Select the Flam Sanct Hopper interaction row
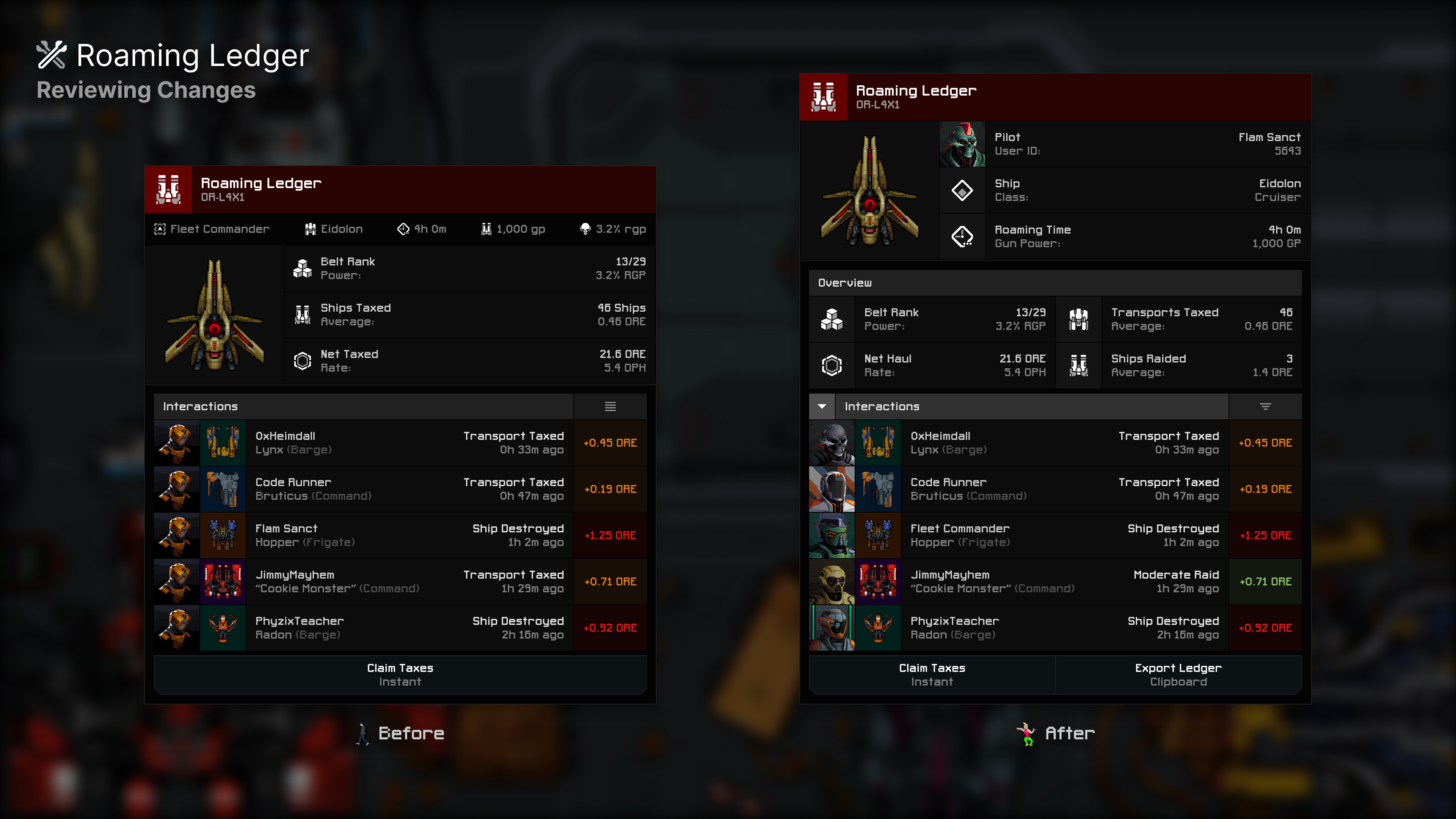Screen dimensions: 1456x819 point(400,535)
